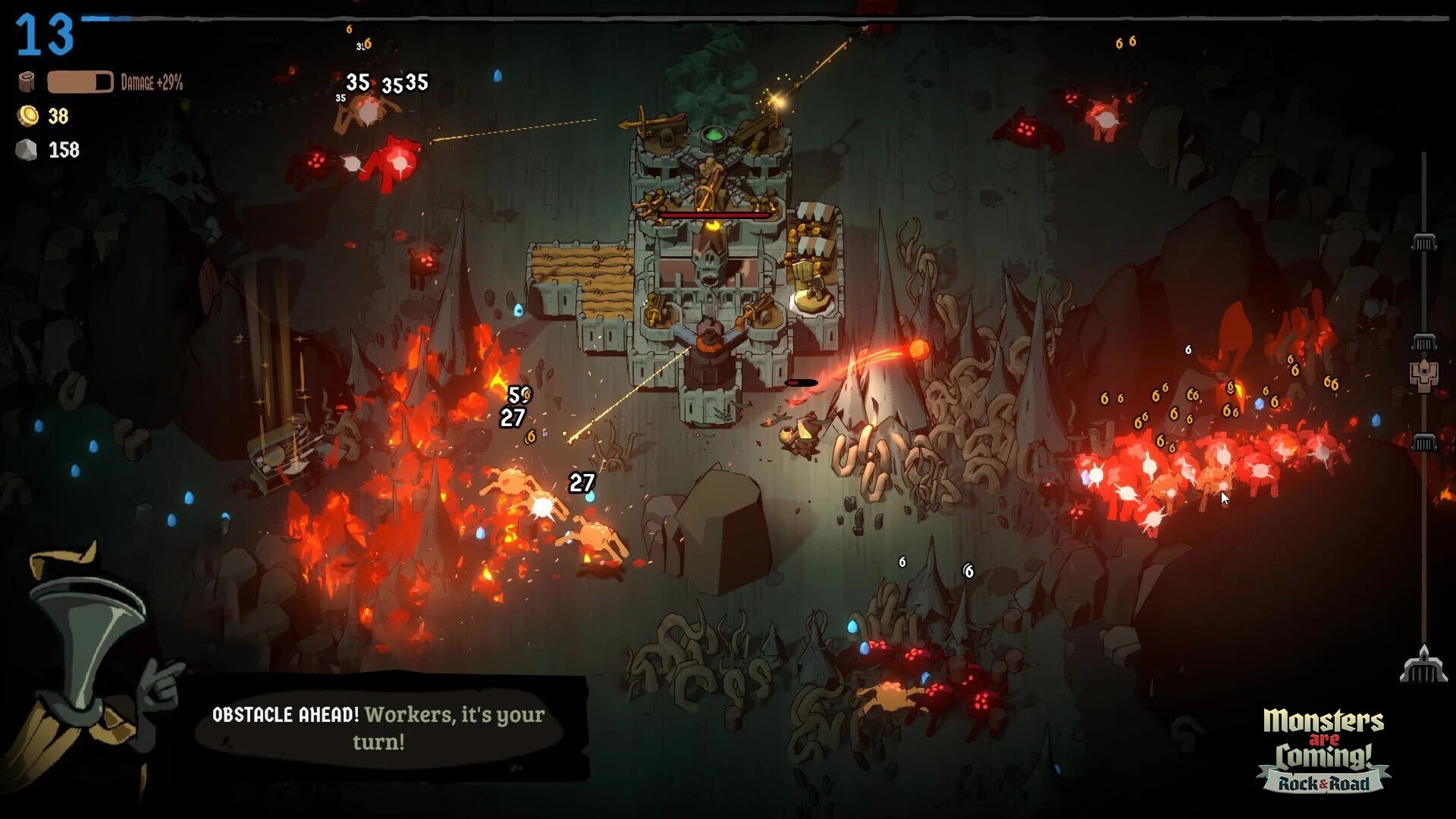1456x819 pixels.
Task: Select the castle marker on the progress track
Action: [x=1423, y=375]
